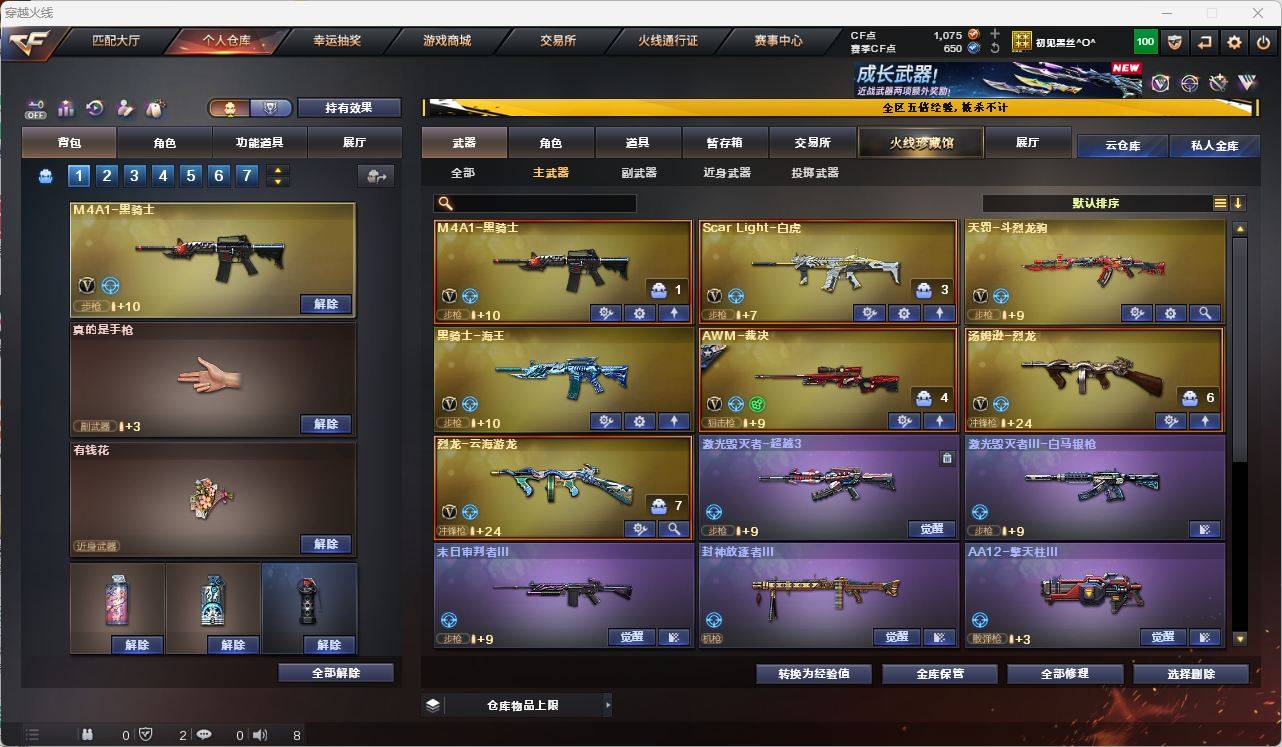
Task: Switch the OFF toggle in the left sidebar
Action: pos(35,108)
